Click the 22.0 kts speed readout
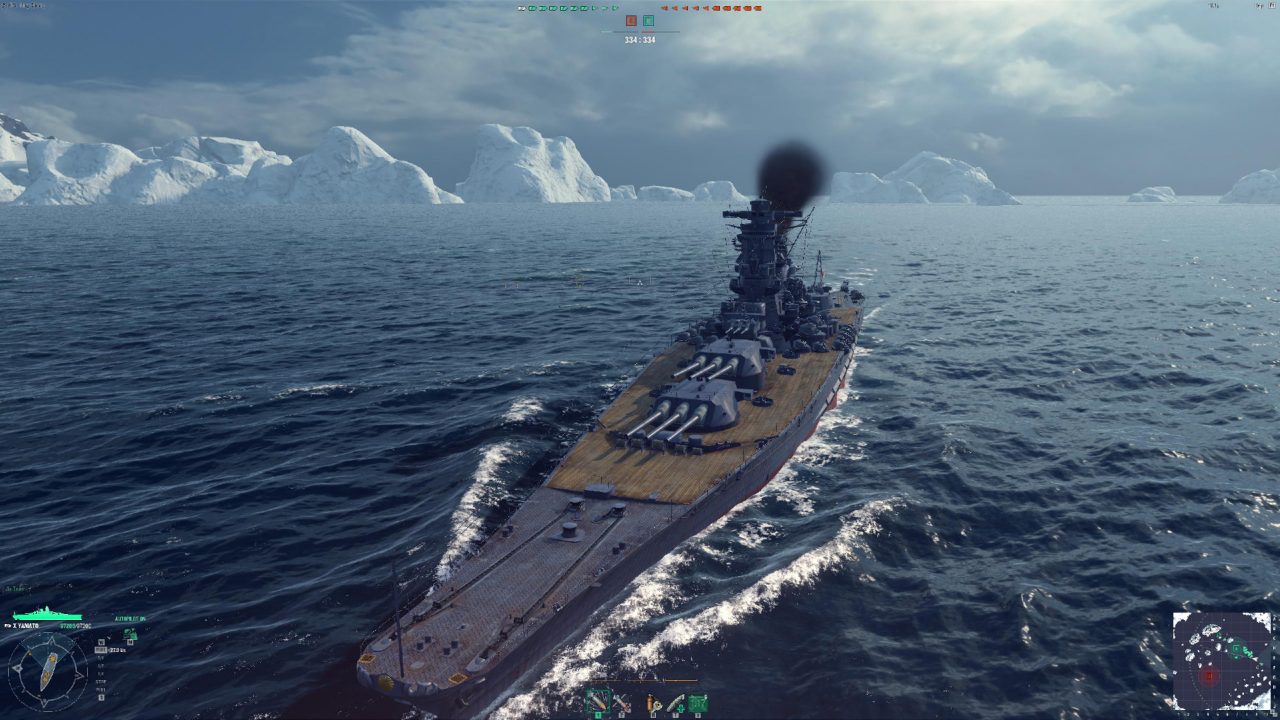This screenshot has height=720, width=1280. pyautogui.click(x=117, y=650)
